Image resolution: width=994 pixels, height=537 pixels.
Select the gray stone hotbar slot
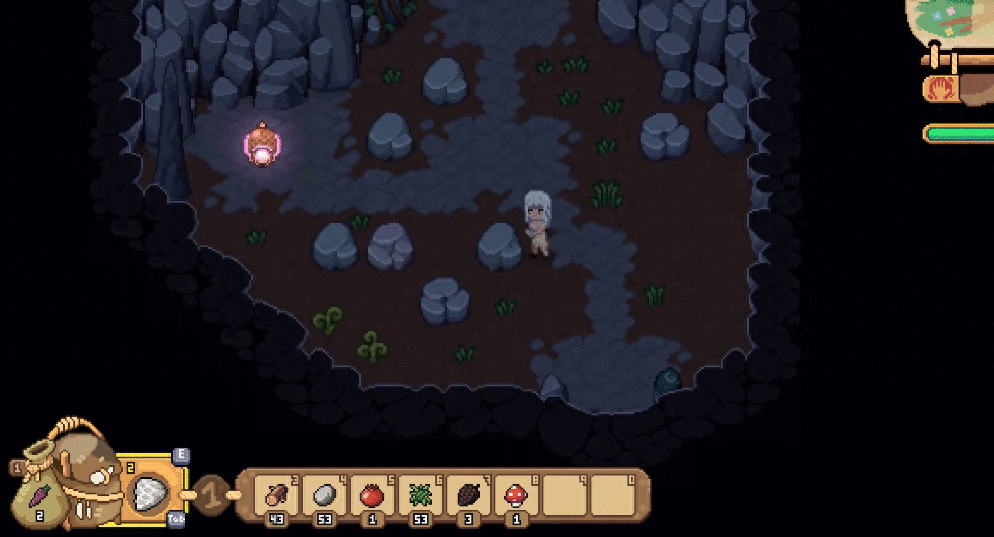pyautogui.click(x=324, y=493)
